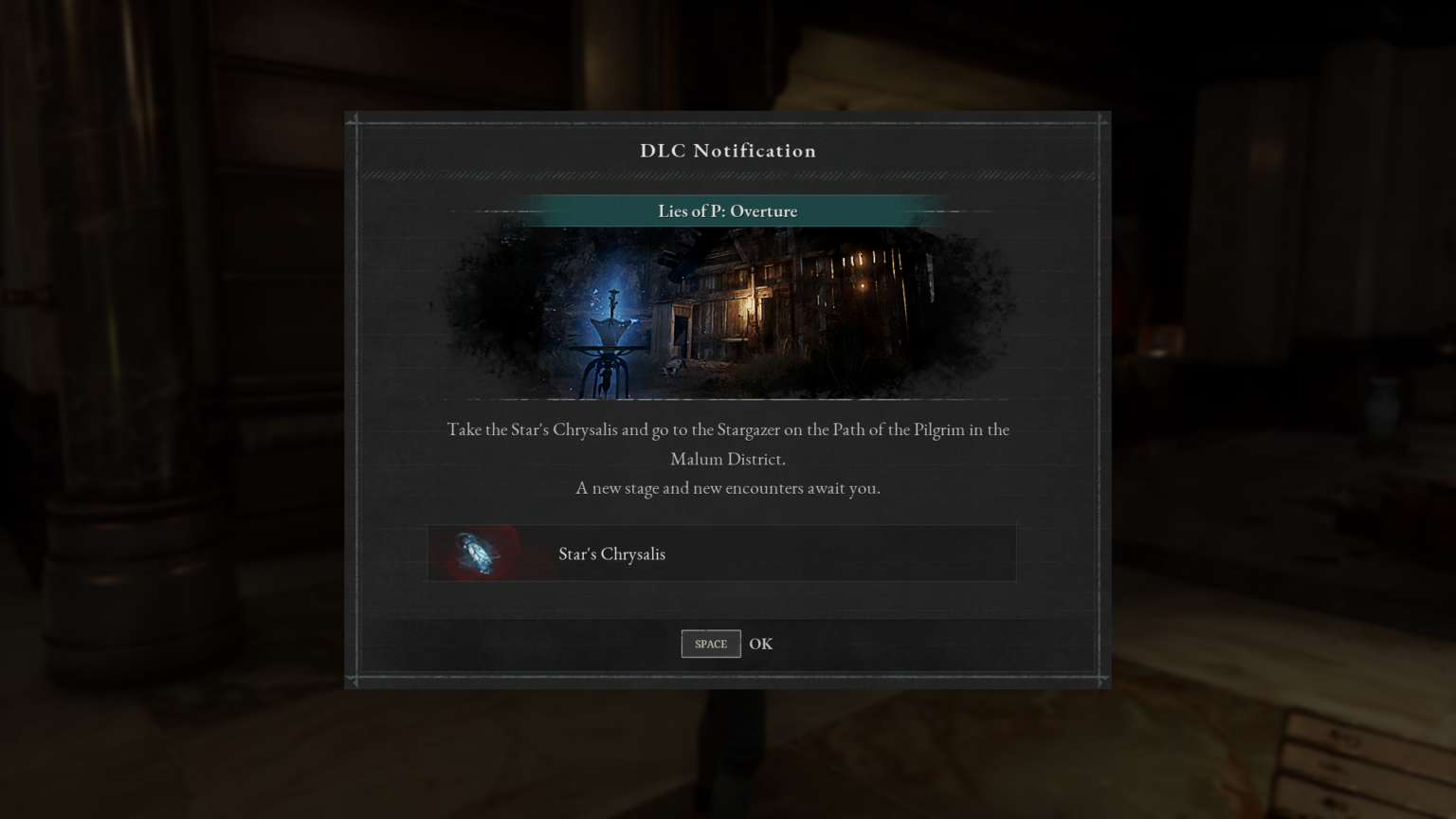The width and height of the screenshot is (1456, 819).
Task: Click the divider line above the description text
Action: point(727,398)
